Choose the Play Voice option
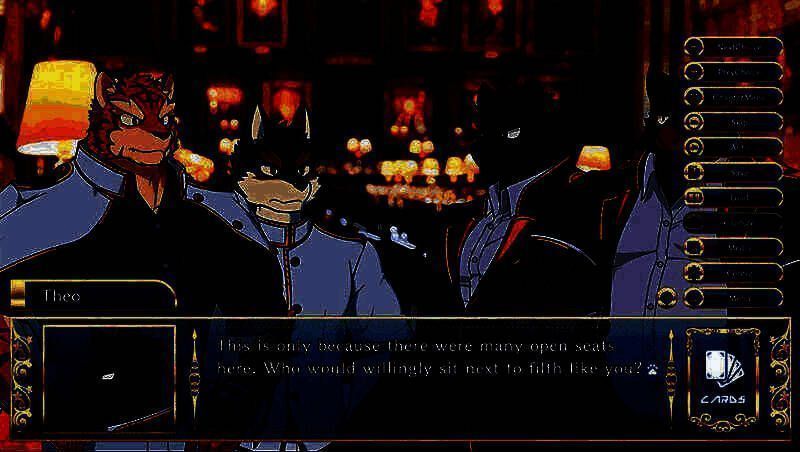 coord(733,72)
